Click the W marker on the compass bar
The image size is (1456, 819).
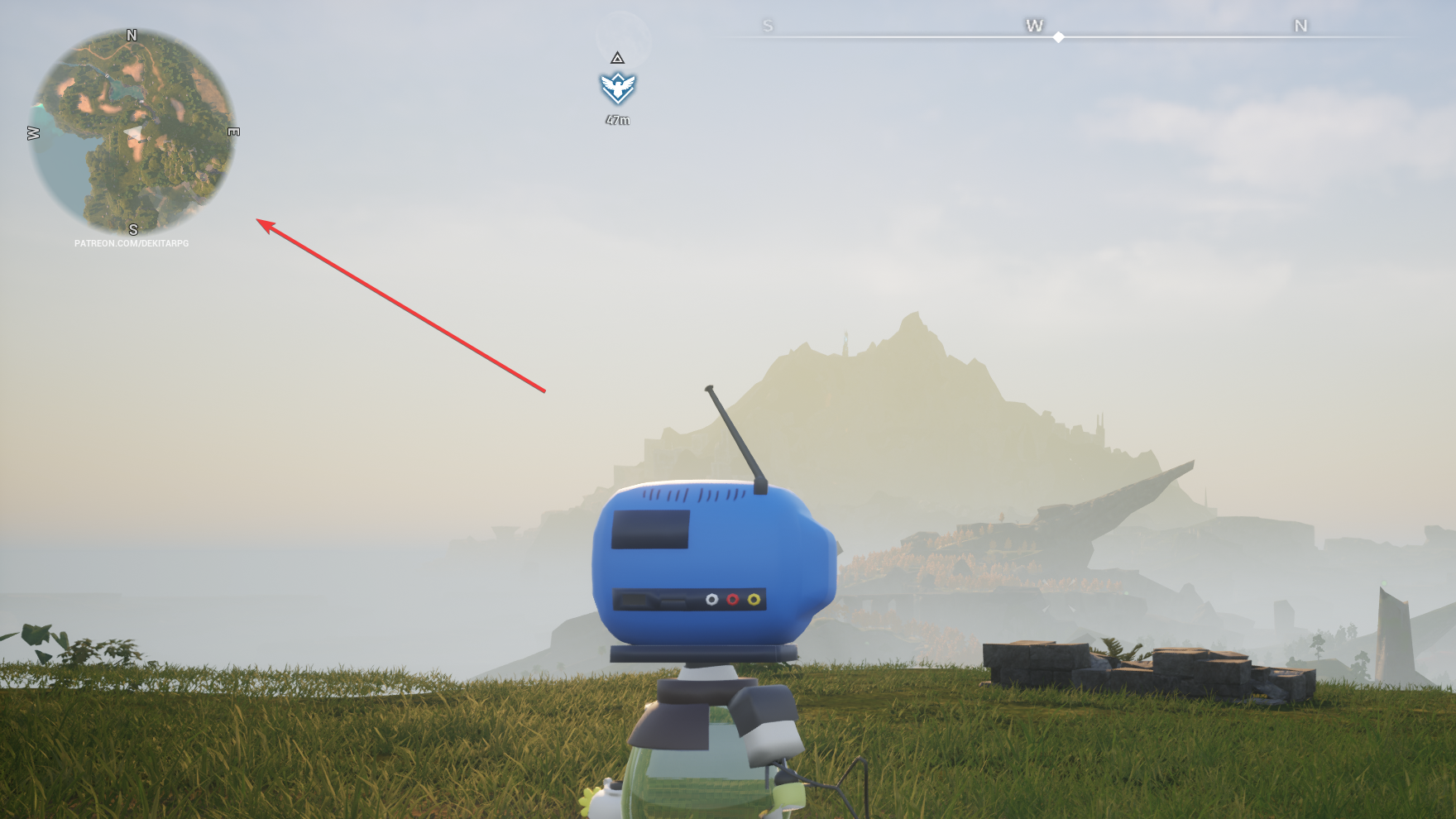(x=1032, y=26)
